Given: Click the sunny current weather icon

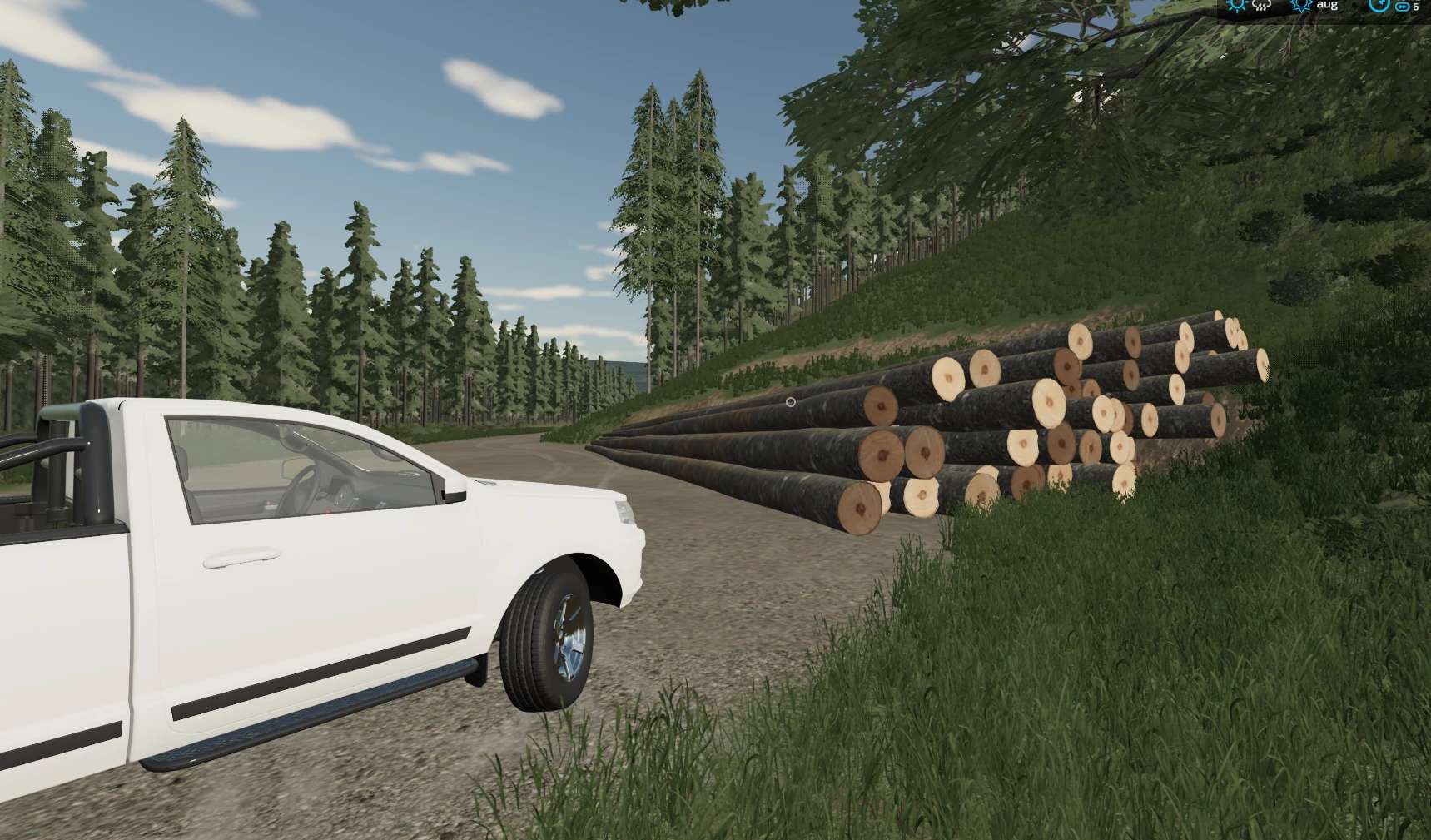Looking at the screenshot, I should pos(1237,5).
